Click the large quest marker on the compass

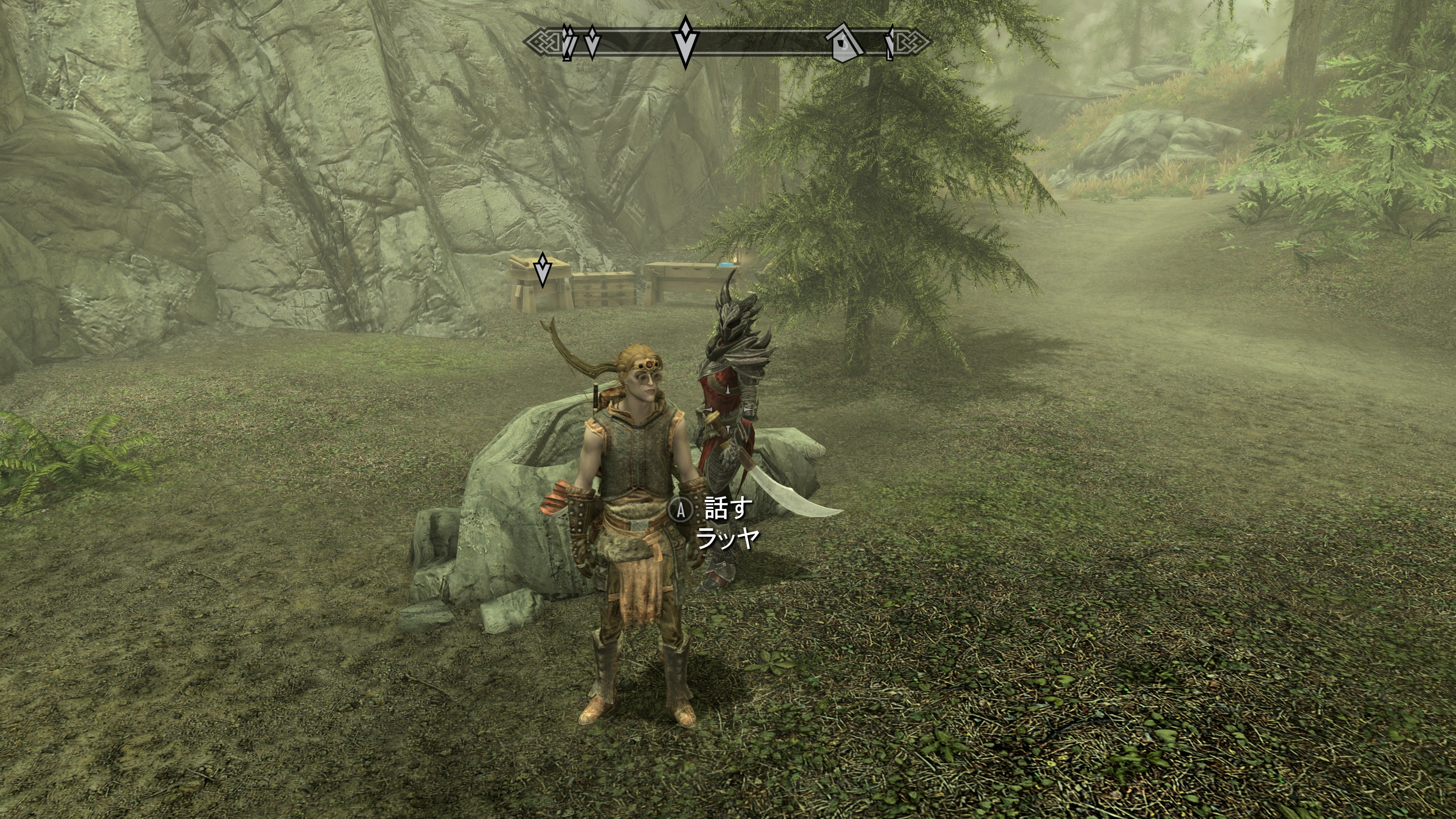(685, 42)
